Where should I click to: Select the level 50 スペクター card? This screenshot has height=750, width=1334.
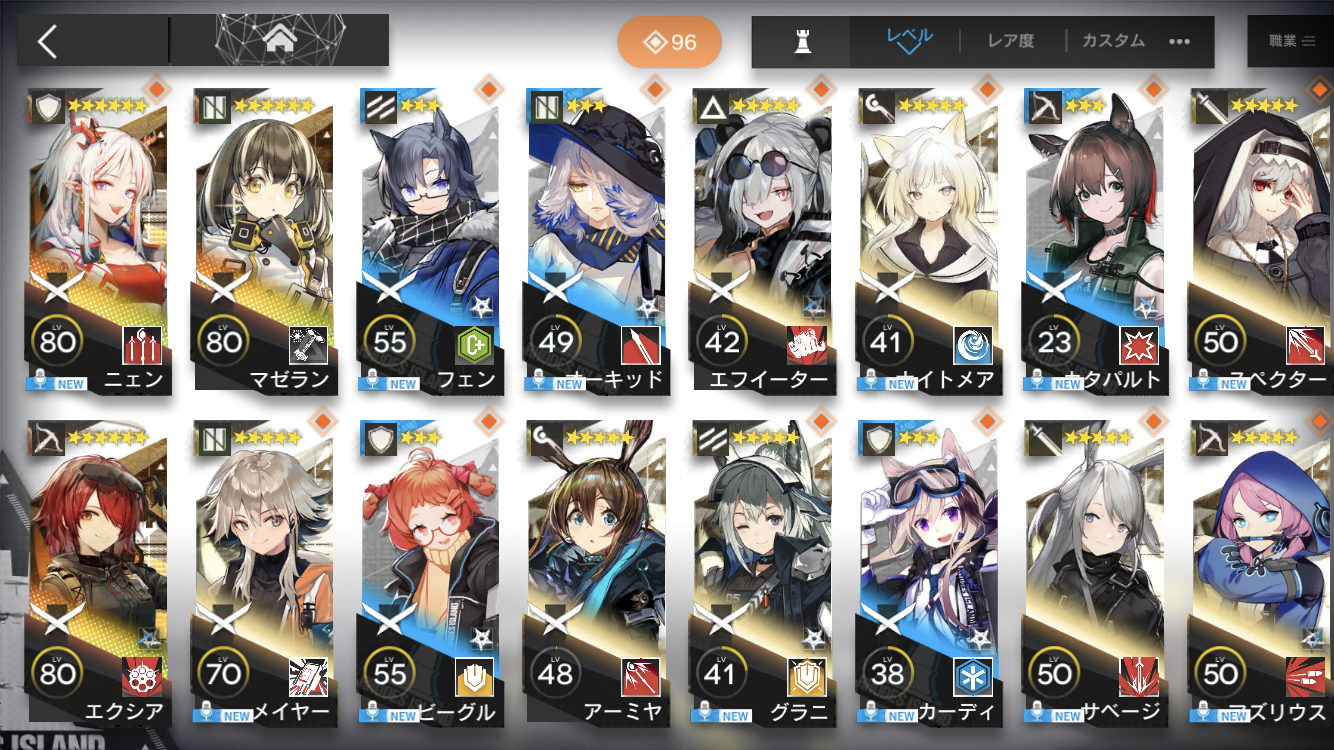point(1260,240)
